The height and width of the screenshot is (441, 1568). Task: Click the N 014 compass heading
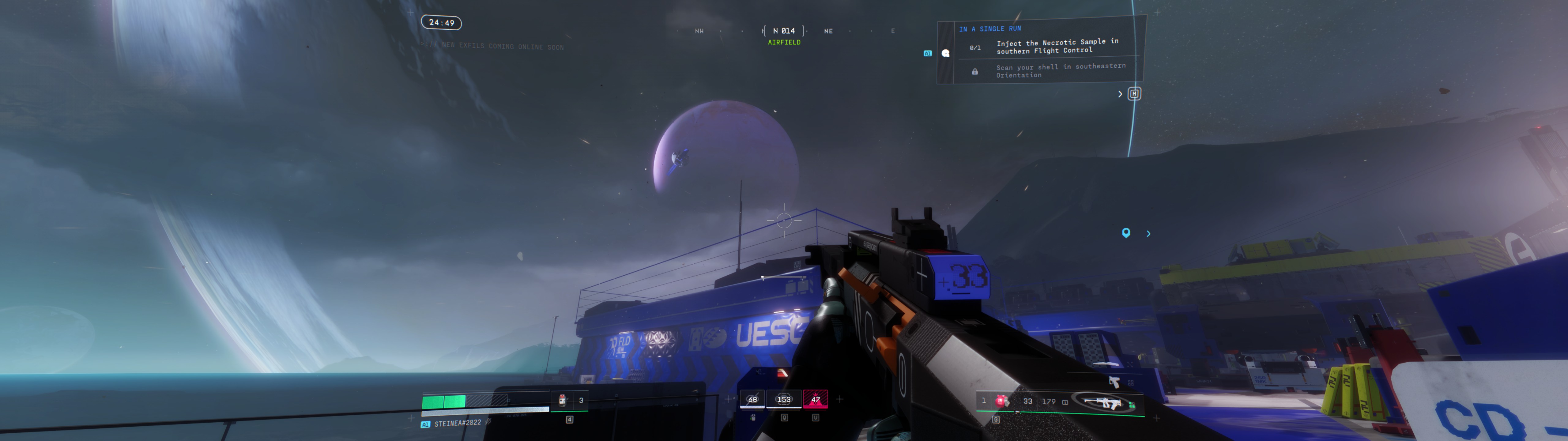pyautogui.click(x=783, y=30)
